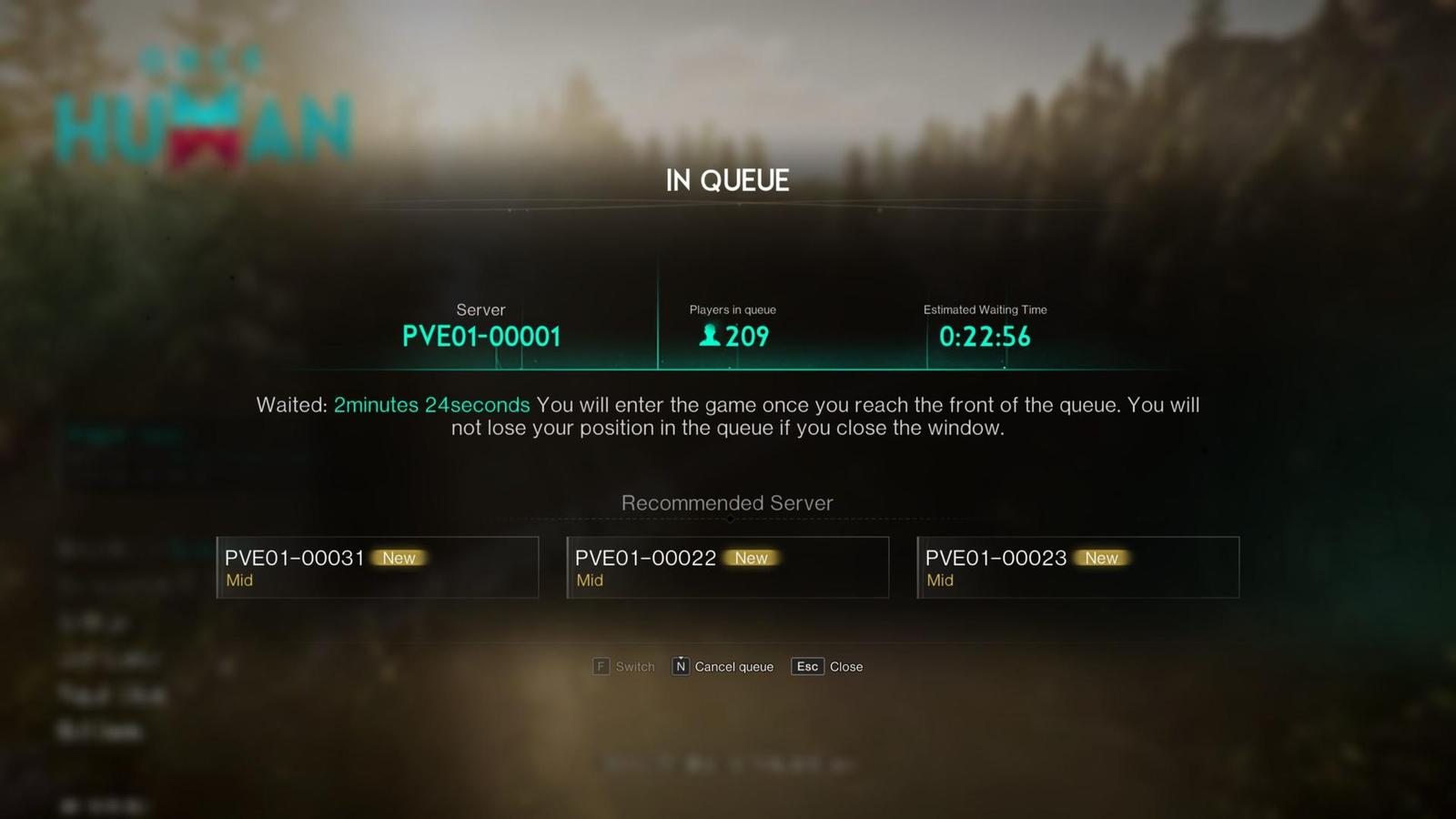Click the Estimated Waiting Time value 0:22:56
The image size is (1456, 819).
pos(984,338)
